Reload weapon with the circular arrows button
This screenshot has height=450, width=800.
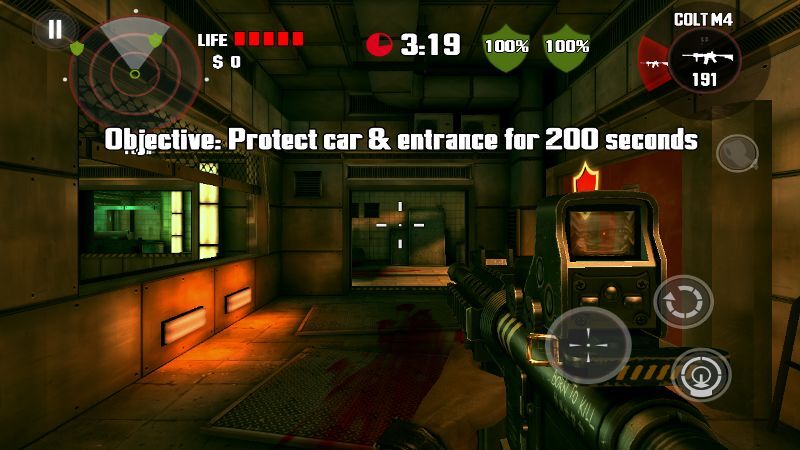(x=683, y=303)
